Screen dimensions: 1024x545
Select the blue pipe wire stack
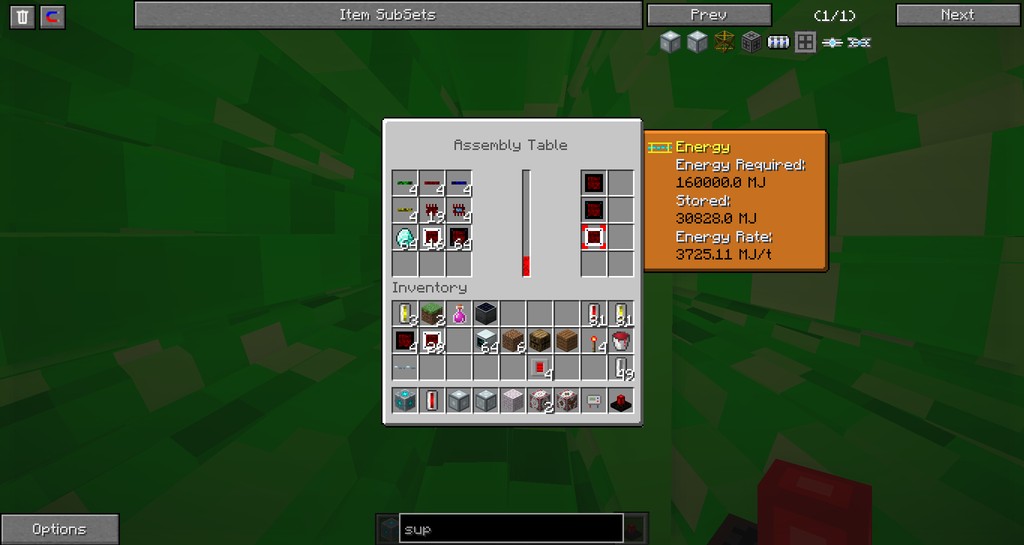(x=459, y=184)
